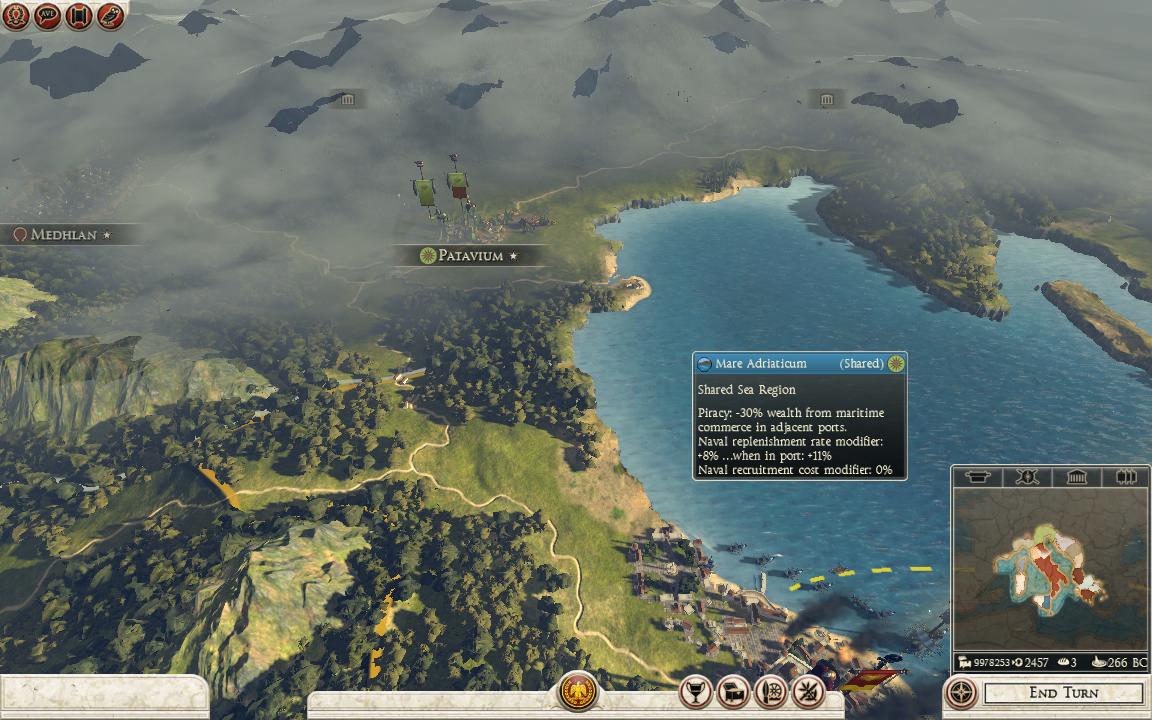Select the Patavium settlement label

point(469,256)
